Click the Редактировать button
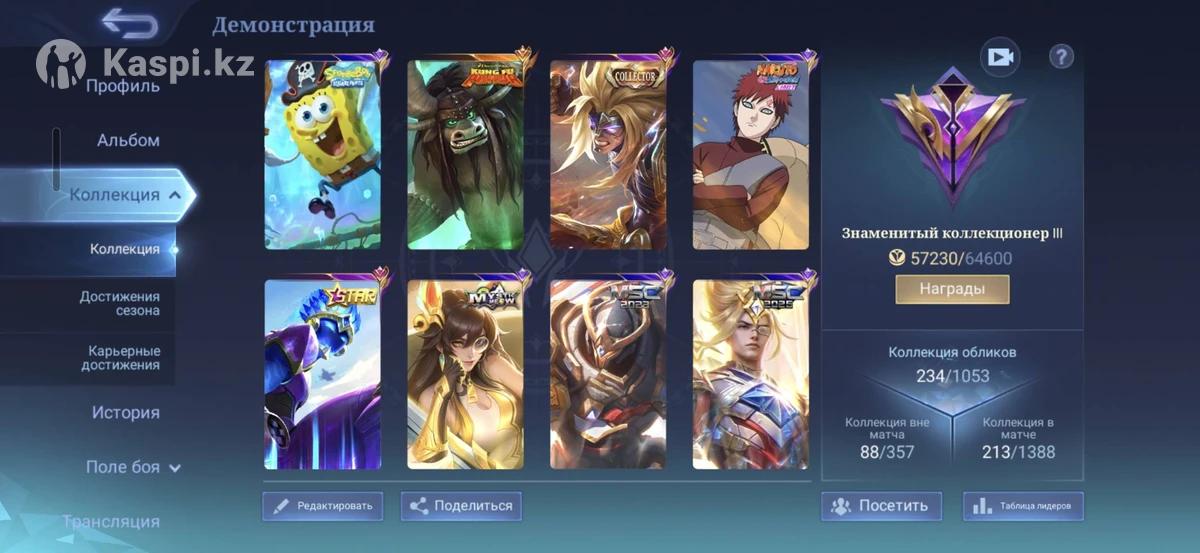This screenshot has width=1200, height=553. 322,506
